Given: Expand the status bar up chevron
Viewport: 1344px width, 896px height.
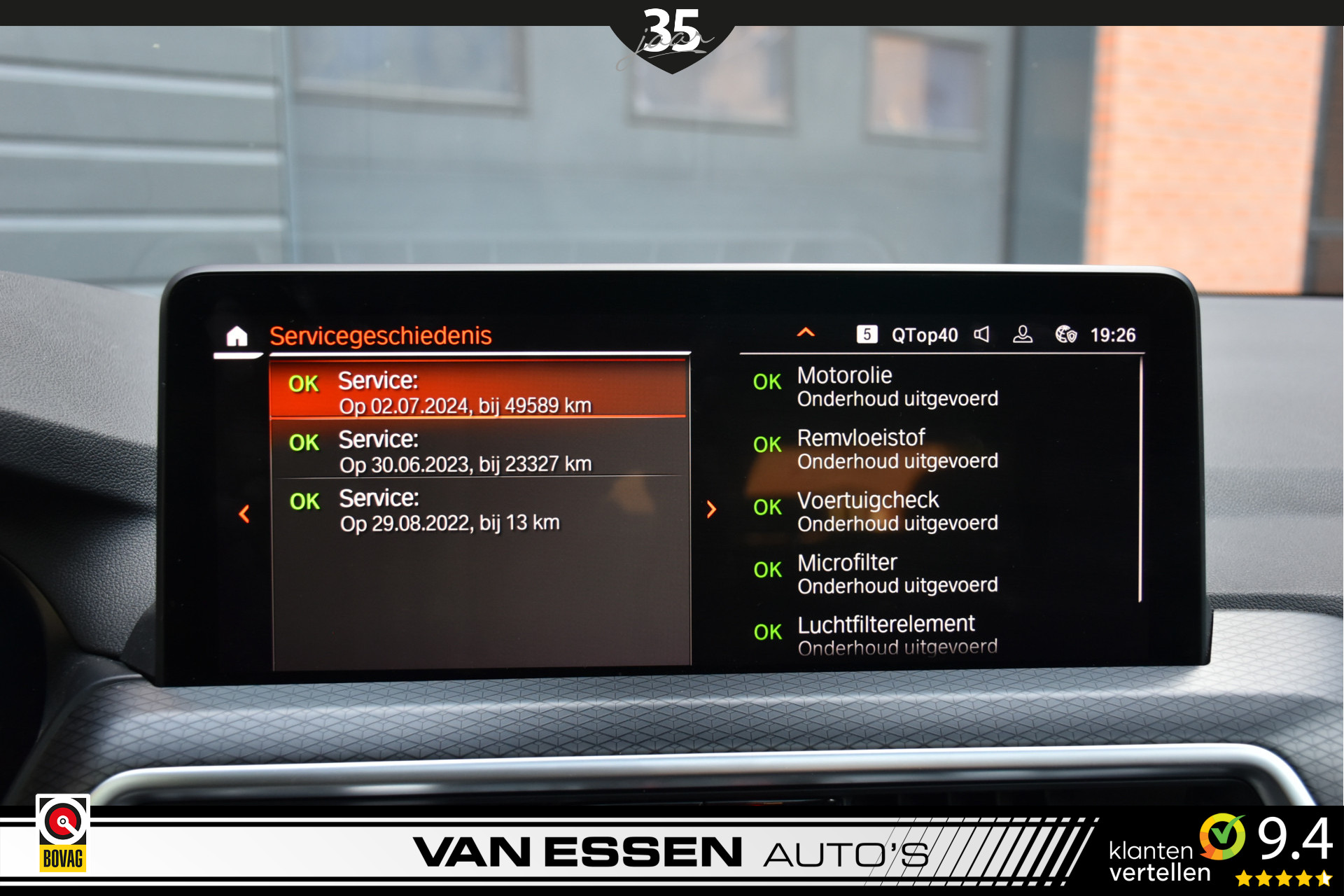Looking at the screenshot, I should click(806, 333).
